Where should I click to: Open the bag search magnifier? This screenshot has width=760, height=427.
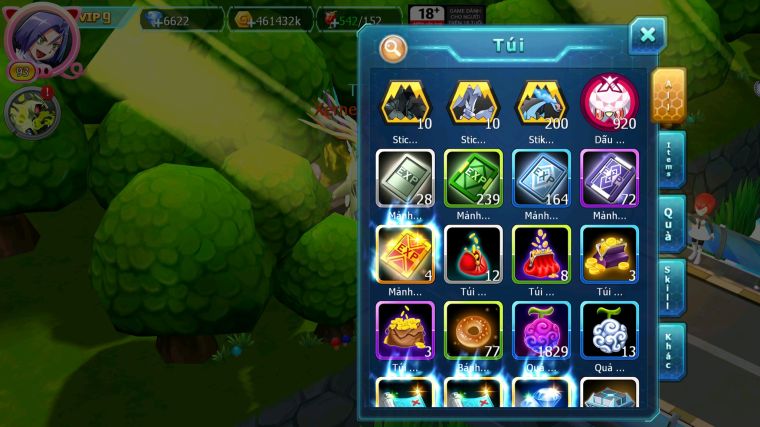(393, 47)
